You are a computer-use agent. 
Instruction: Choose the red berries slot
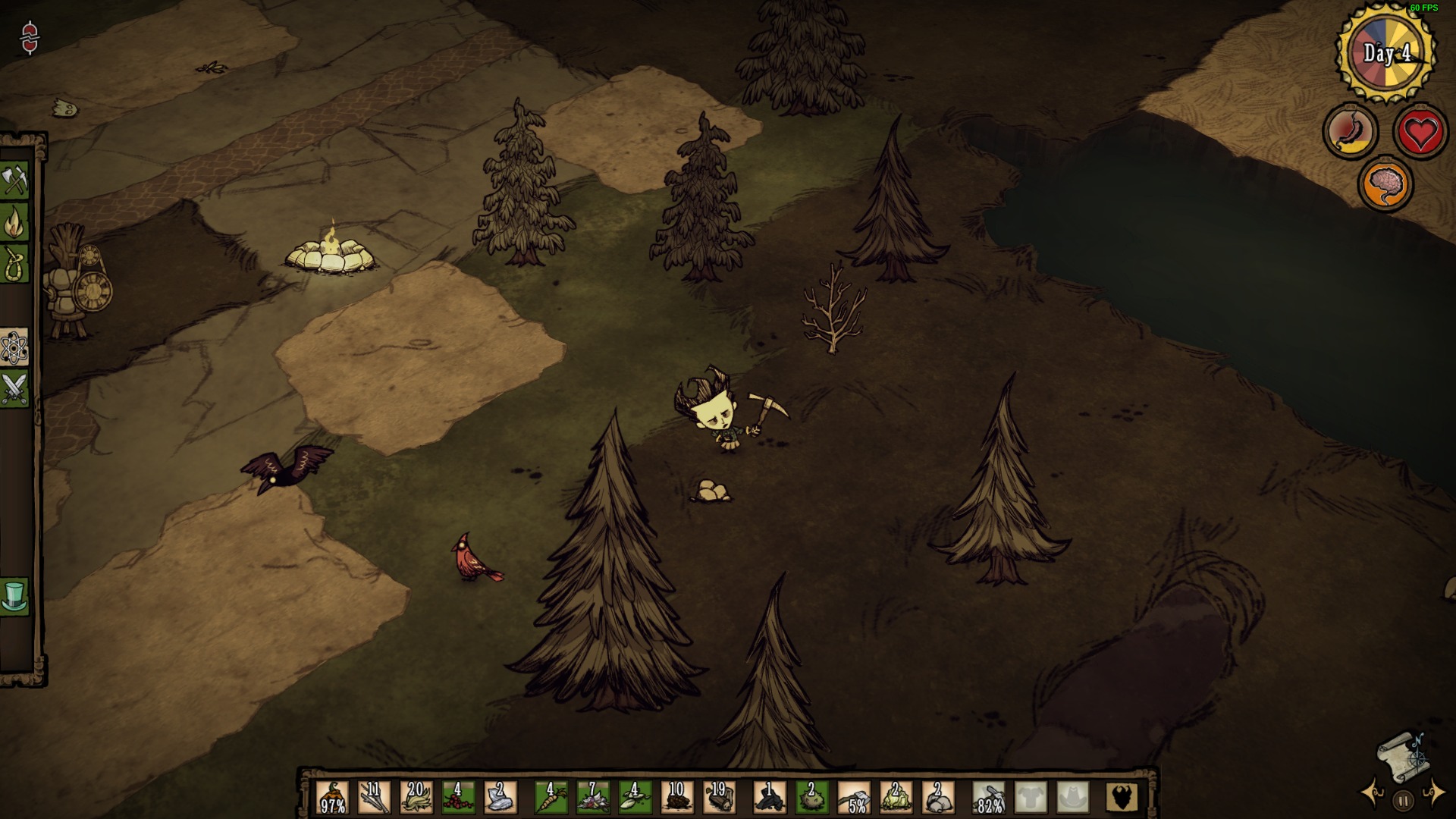[x=458, y=798]
